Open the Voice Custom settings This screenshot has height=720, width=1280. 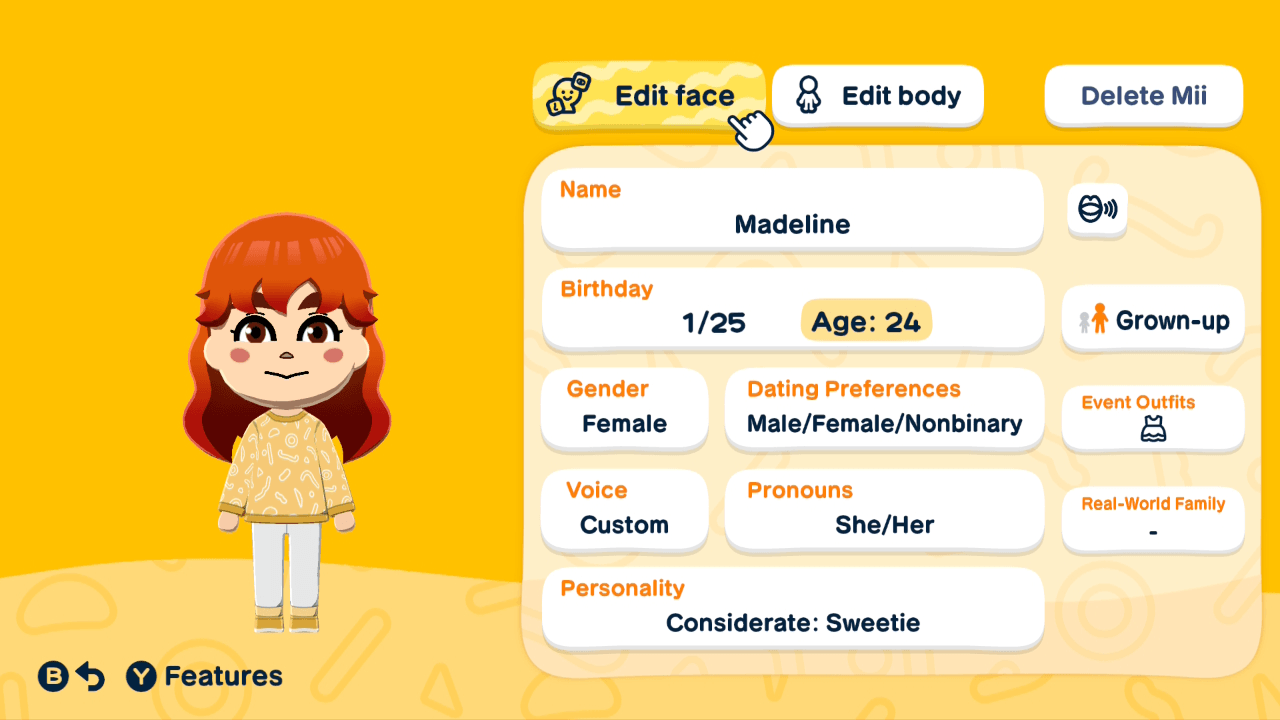[624, 511]
